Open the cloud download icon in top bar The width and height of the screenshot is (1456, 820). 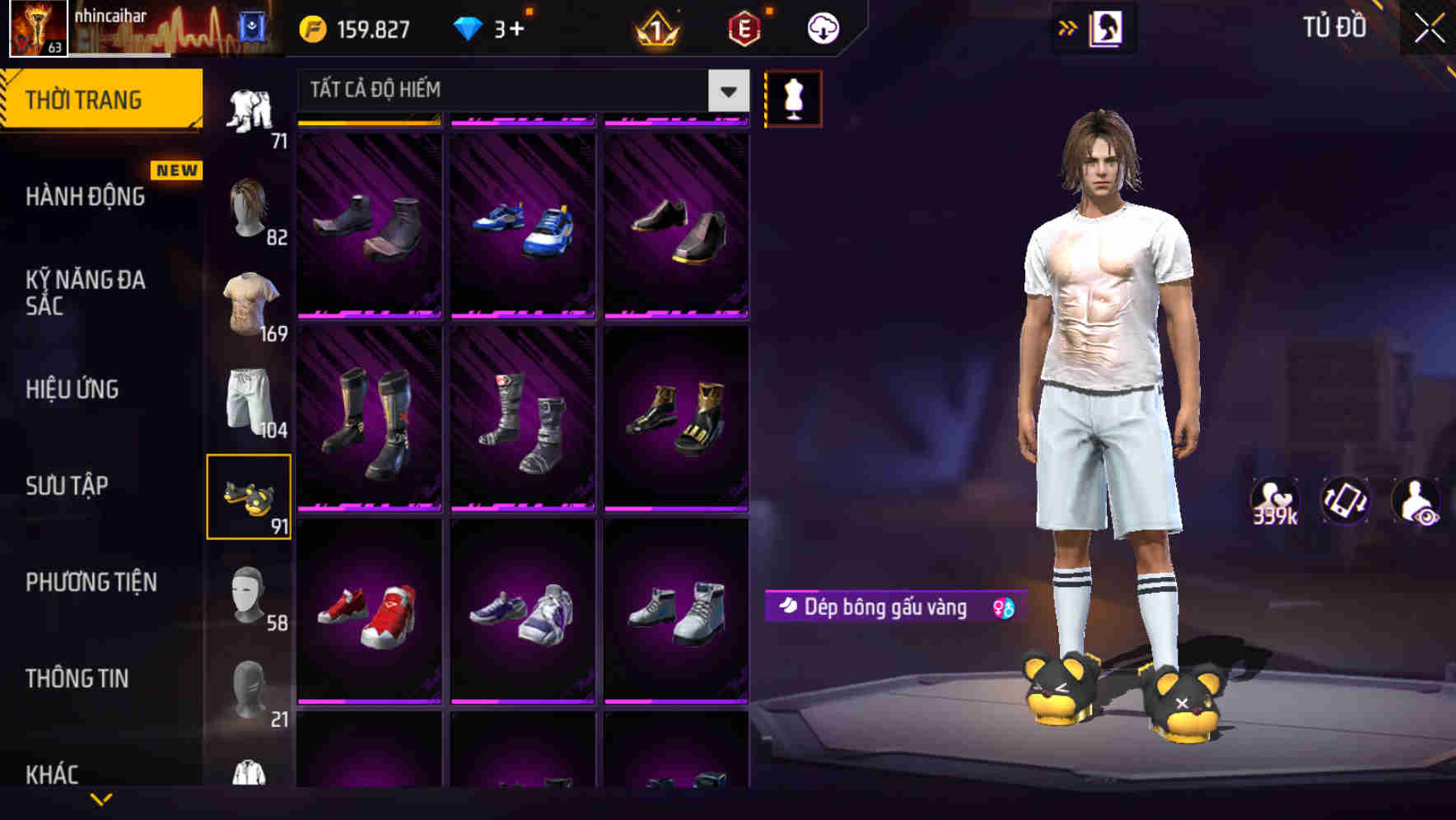[x=821, y=27]
